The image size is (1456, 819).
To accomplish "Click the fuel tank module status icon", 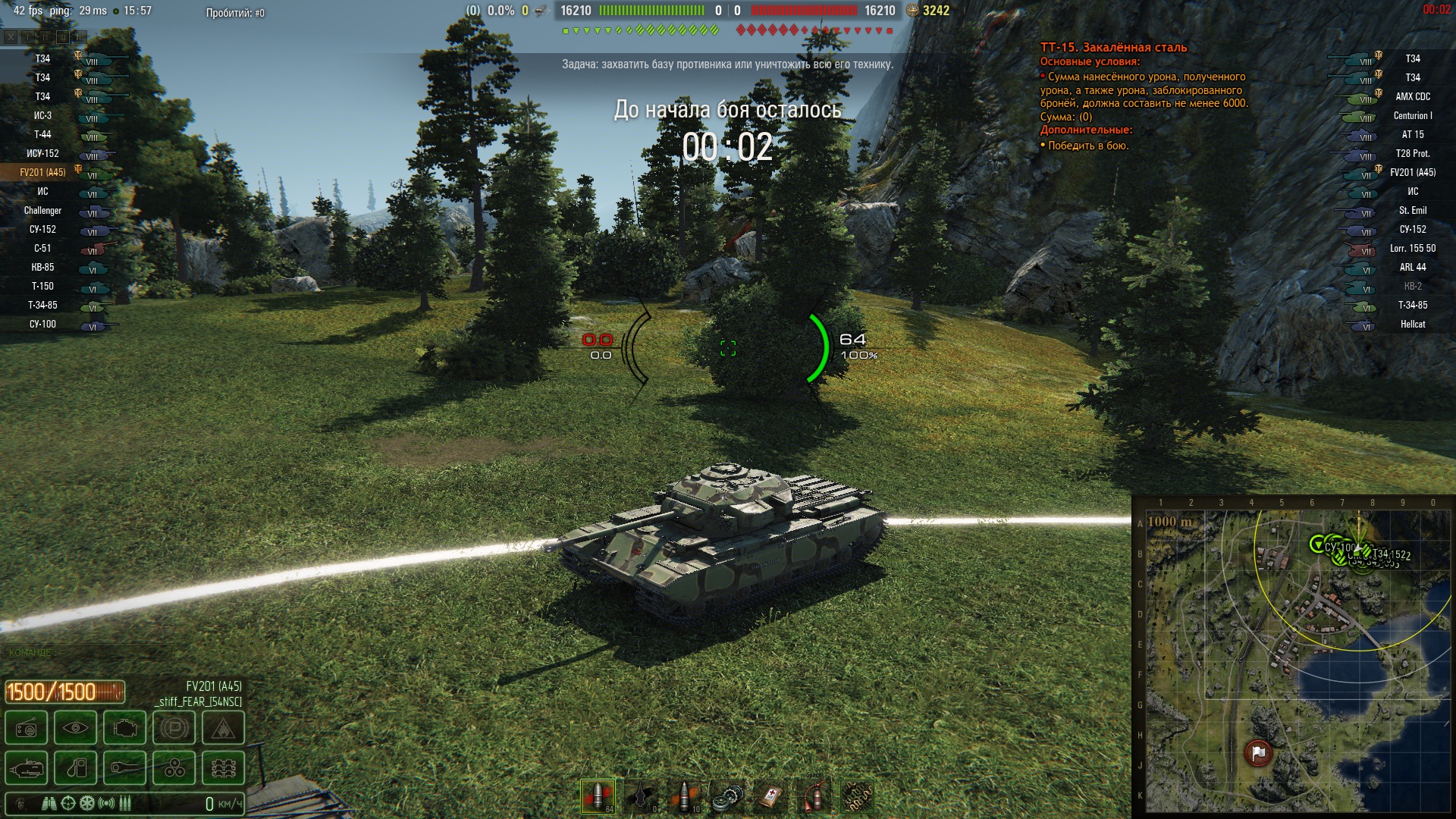I will (76, 769).
